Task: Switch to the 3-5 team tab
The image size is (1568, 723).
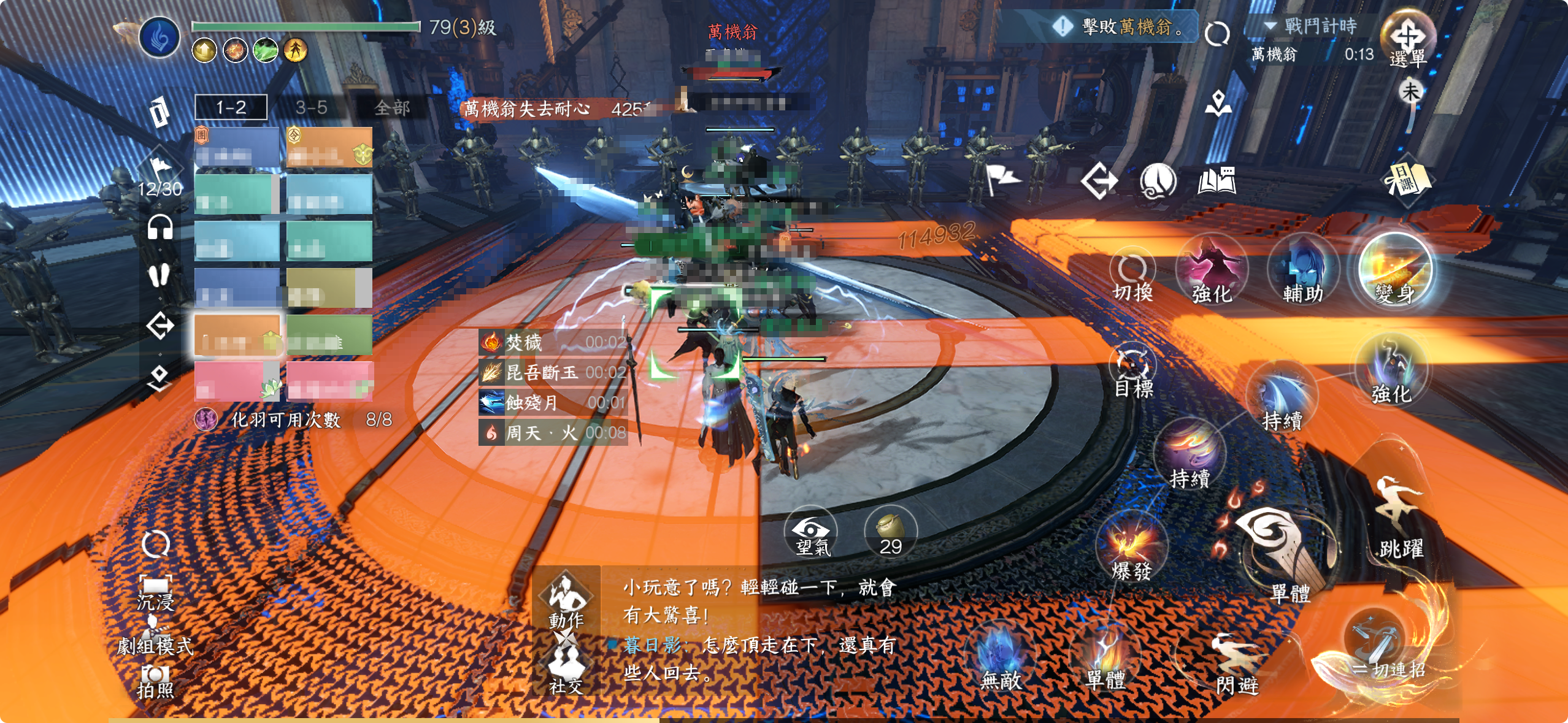Action: click(x=311, y=107)
